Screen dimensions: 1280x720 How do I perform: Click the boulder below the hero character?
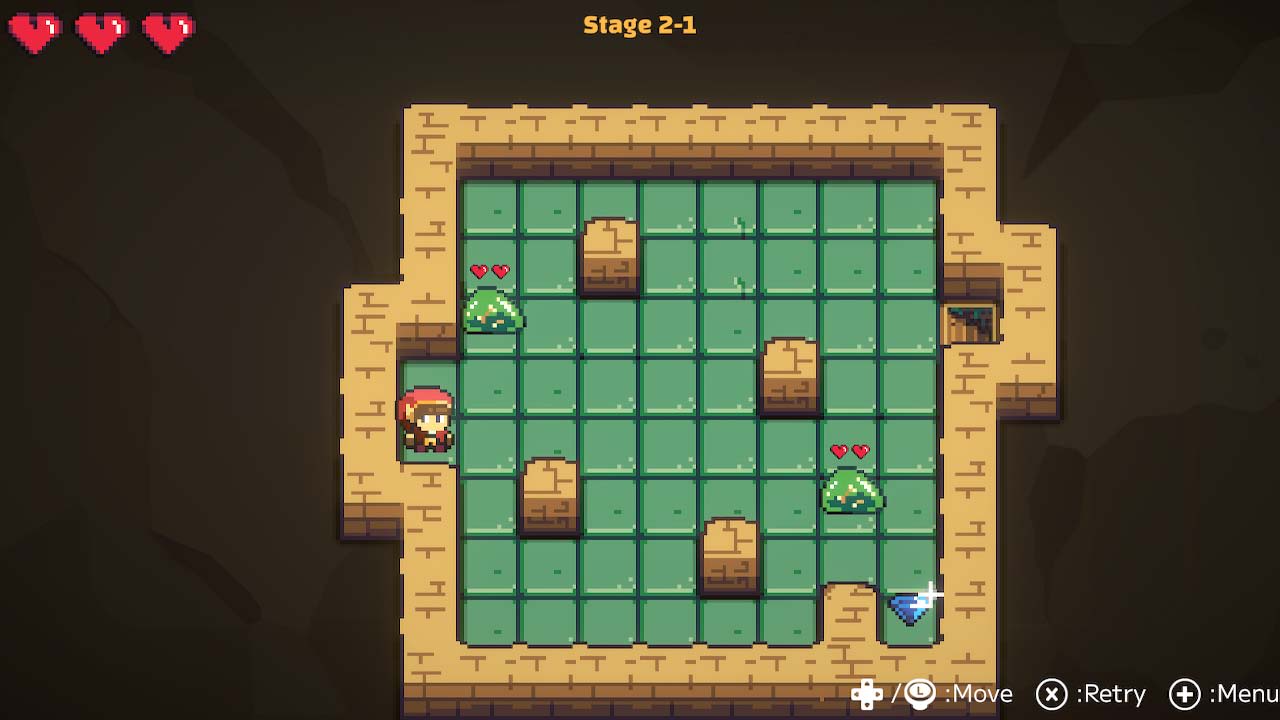[x=550, y=497]
